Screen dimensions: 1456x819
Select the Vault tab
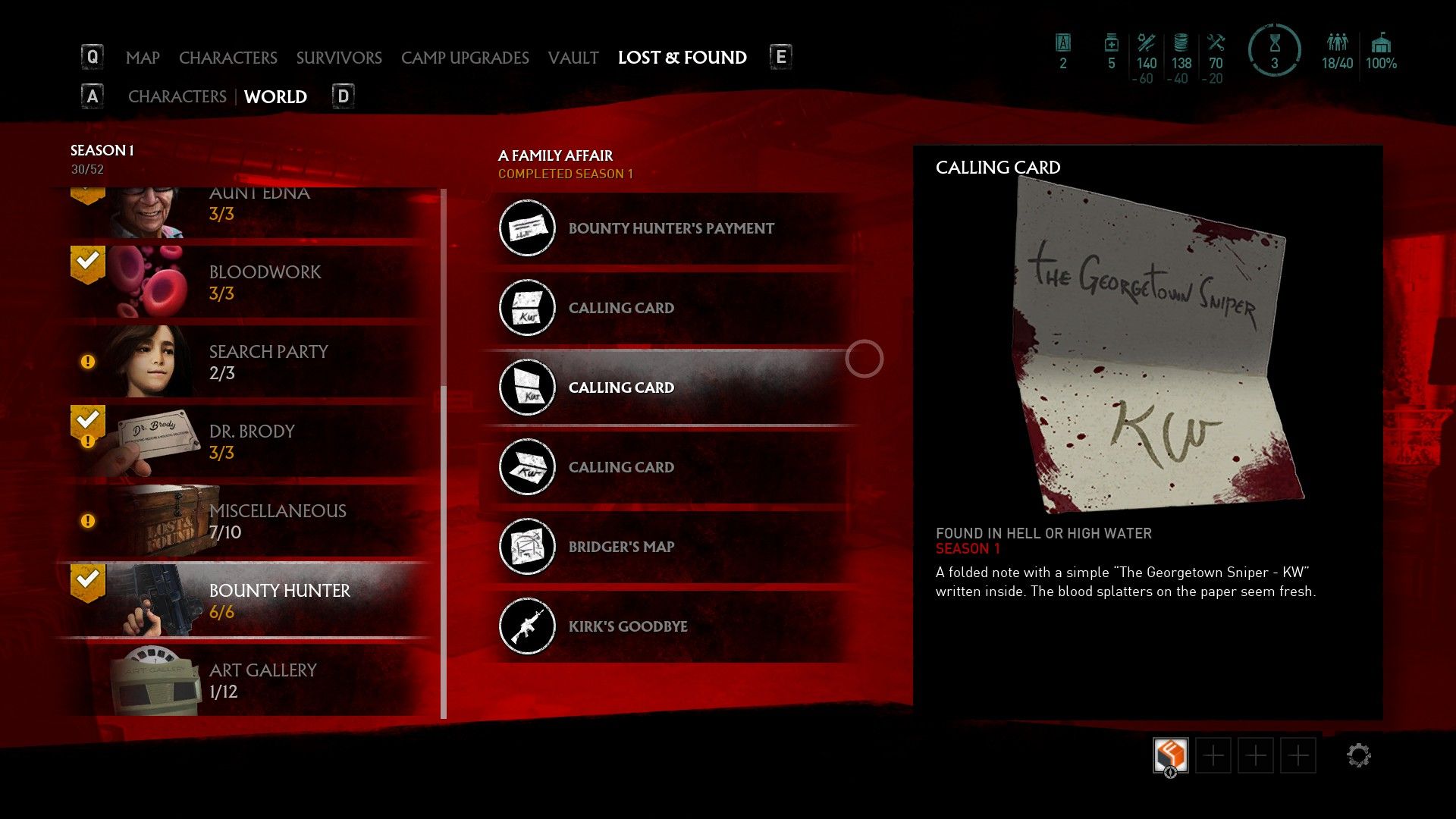click(573, 58)
